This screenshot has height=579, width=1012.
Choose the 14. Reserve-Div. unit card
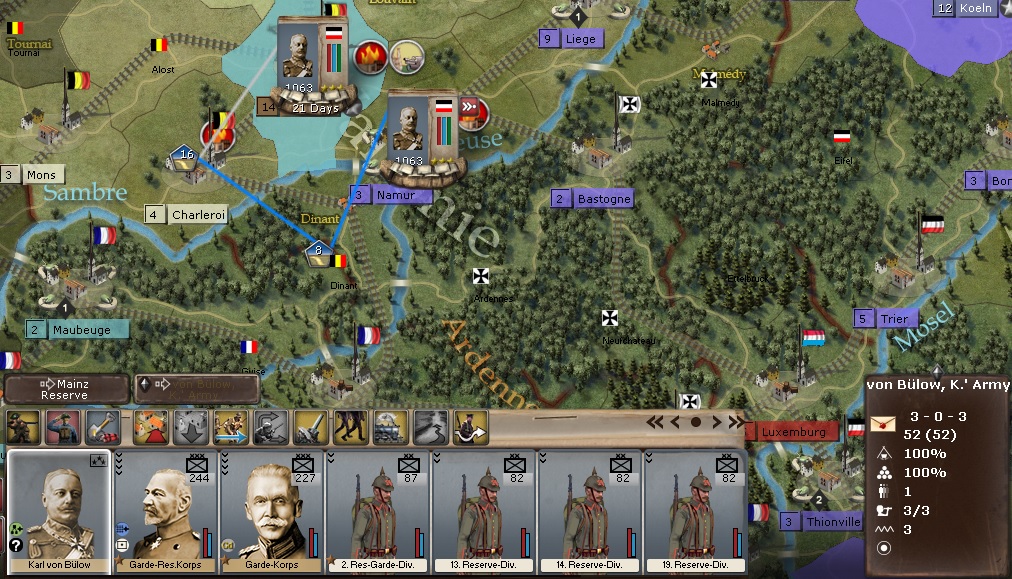click(x=591, y=510)
